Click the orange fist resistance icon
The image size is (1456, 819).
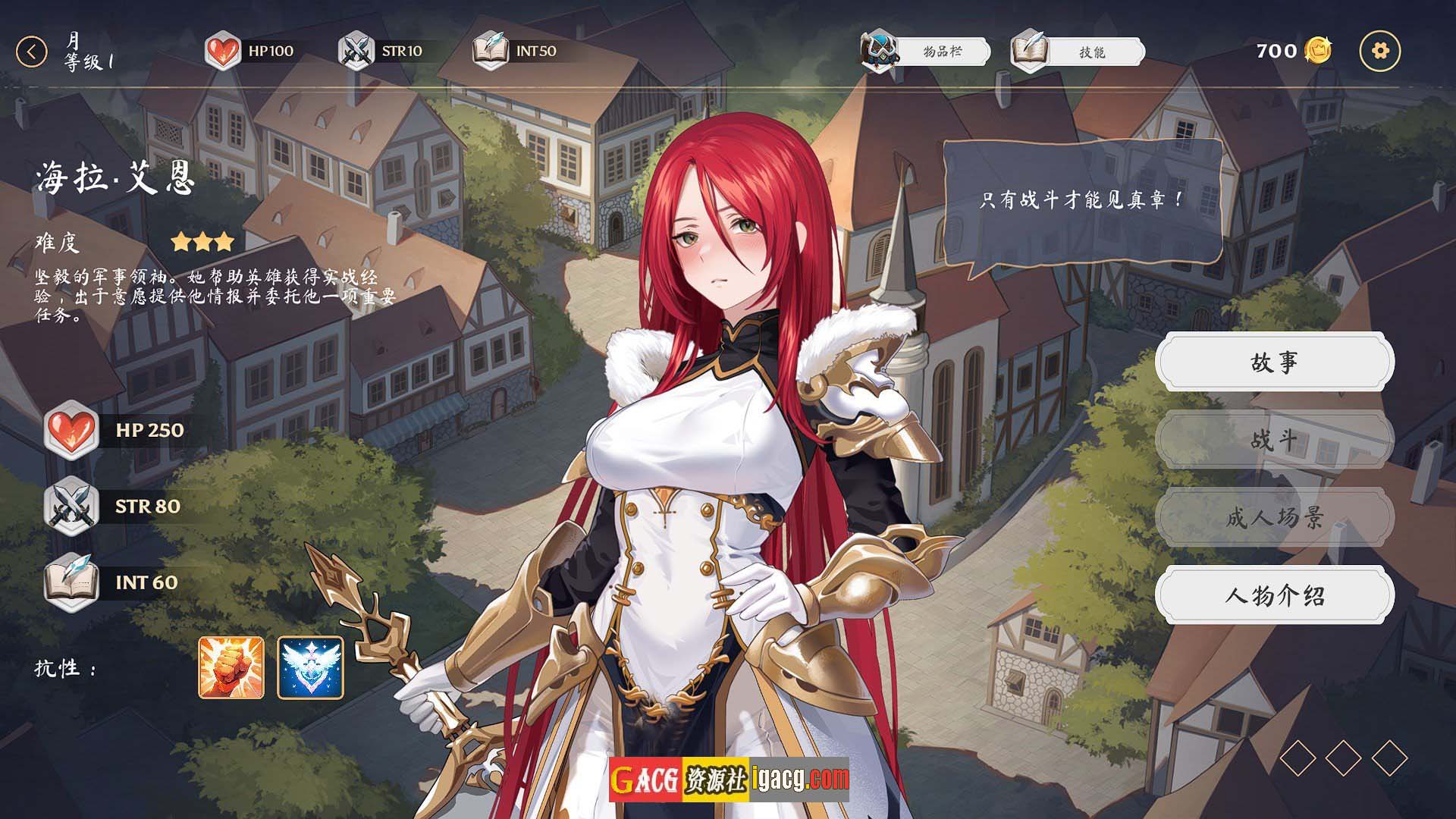click(x=231, y=667)
